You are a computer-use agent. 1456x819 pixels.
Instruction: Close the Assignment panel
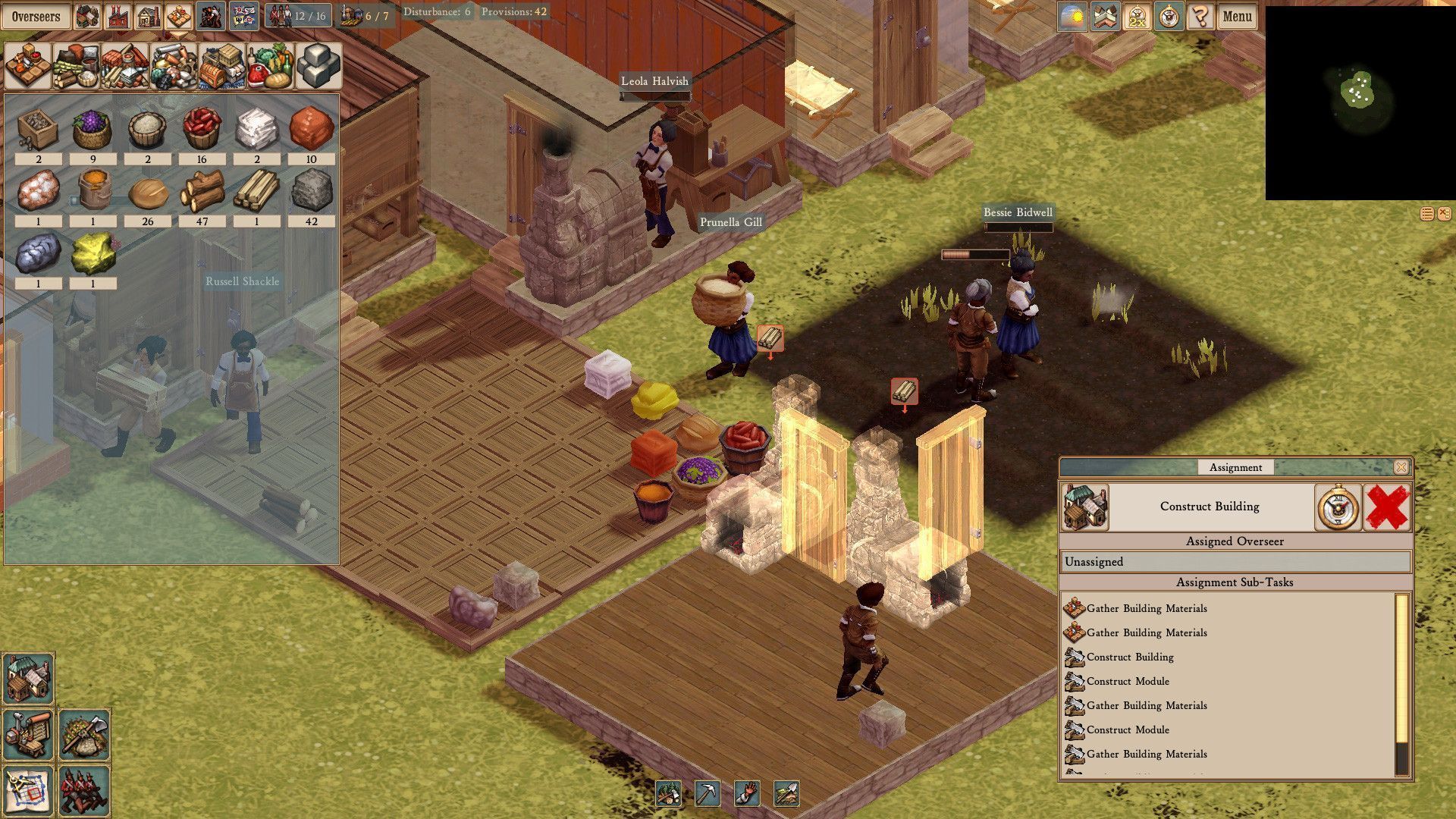pyautogui.click(x=1401, y=467)
